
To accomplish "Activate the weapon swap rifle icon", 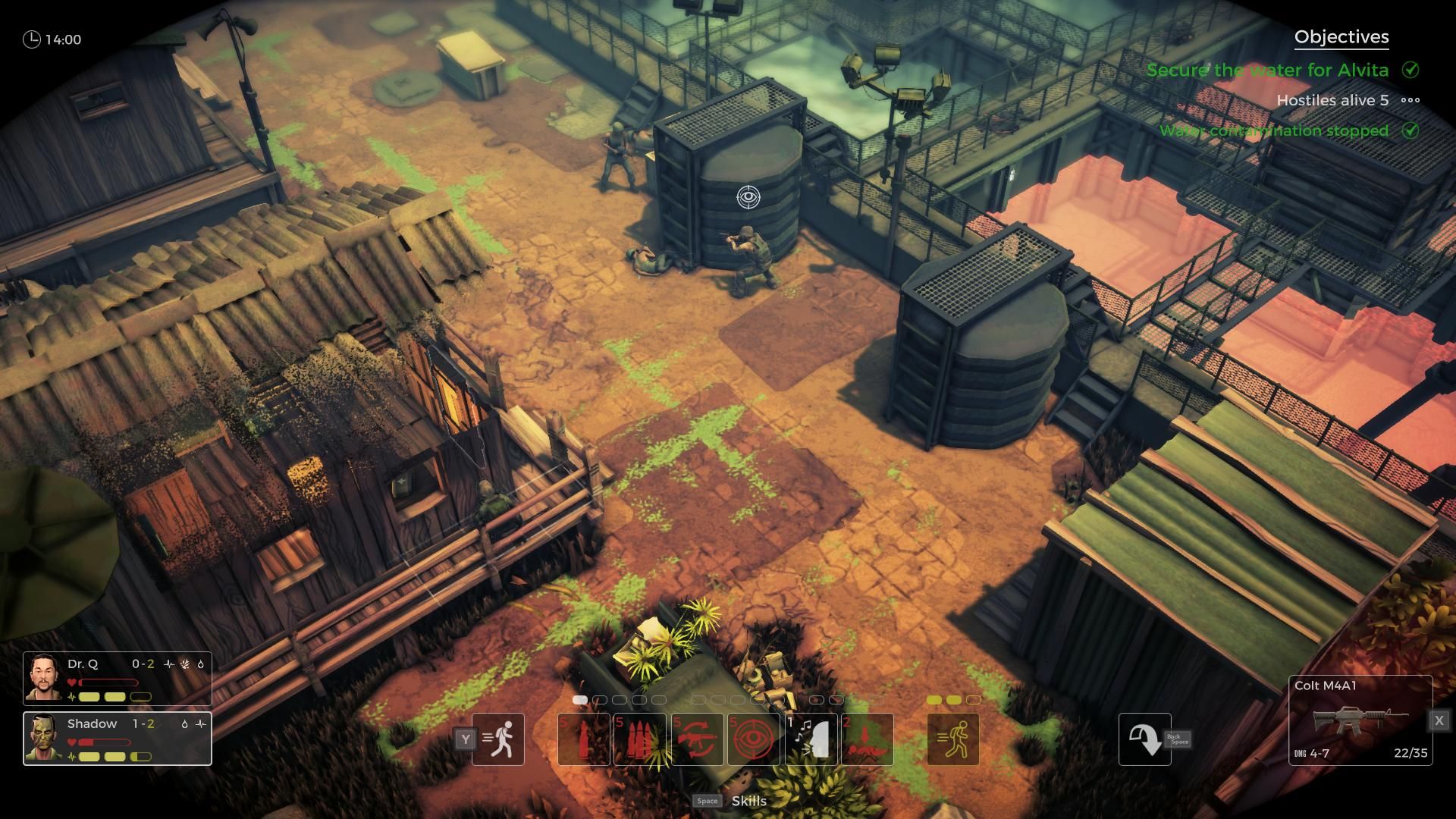I will [697, 739].
